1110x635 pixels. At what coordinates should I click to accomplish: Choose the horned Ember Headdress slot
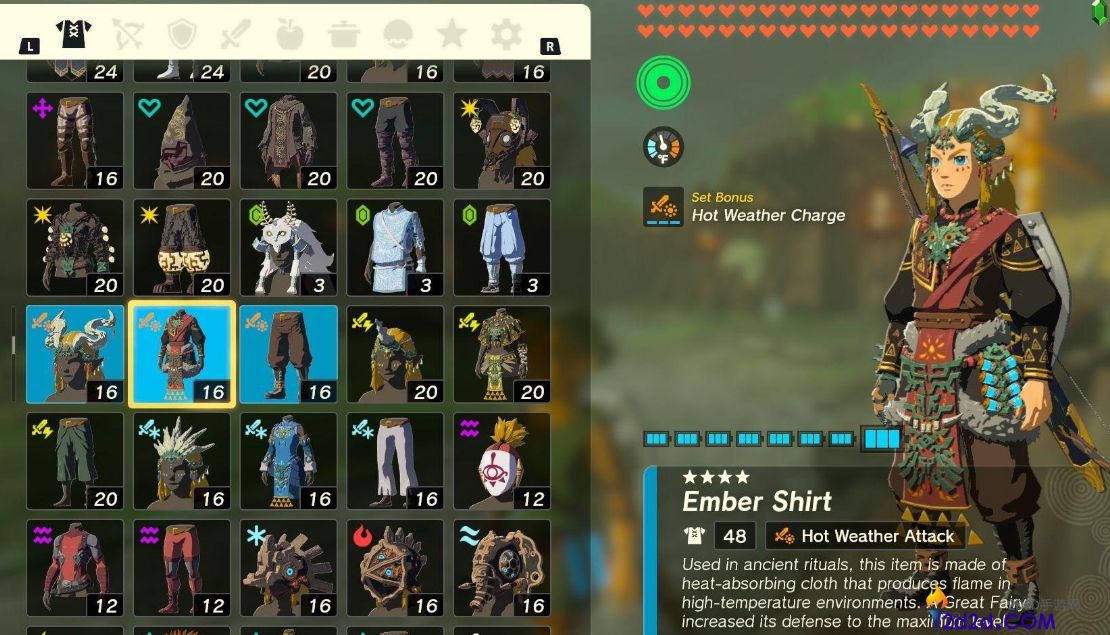(75, 354)
